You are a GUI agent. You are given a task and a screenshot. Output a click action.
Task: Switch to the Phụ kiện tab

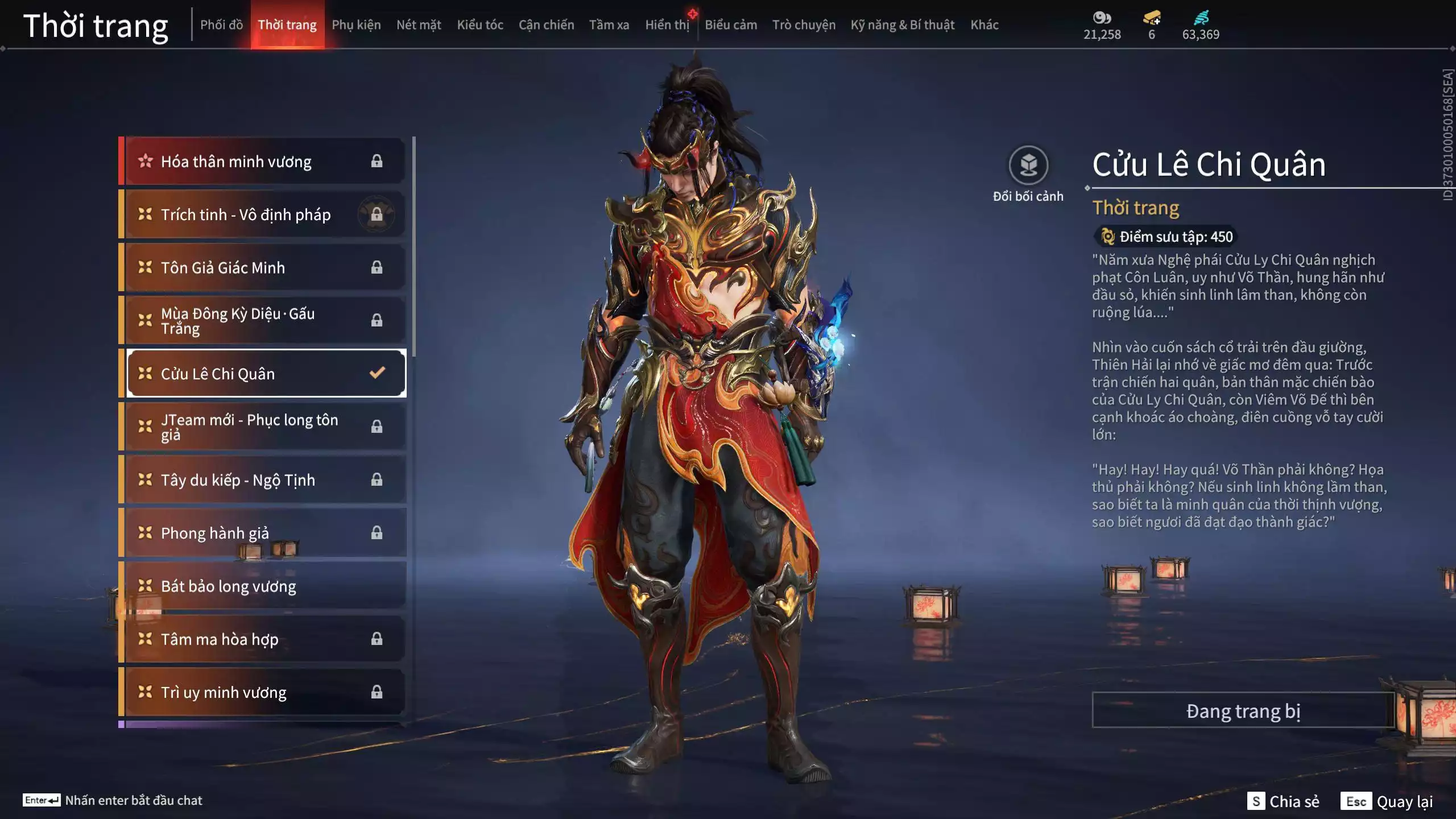coord(357,25)
